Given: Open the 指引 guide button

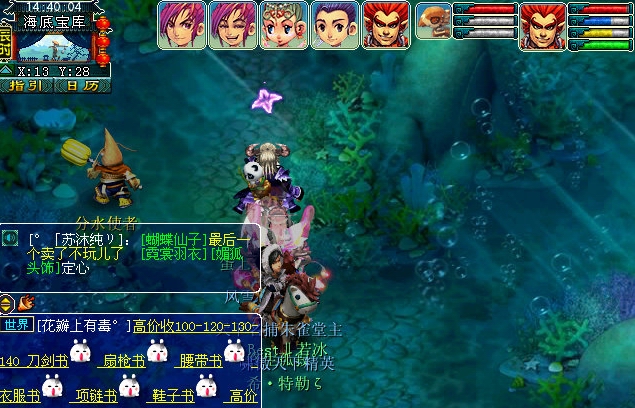Looking at the screenshot, I should pos(27,86).
